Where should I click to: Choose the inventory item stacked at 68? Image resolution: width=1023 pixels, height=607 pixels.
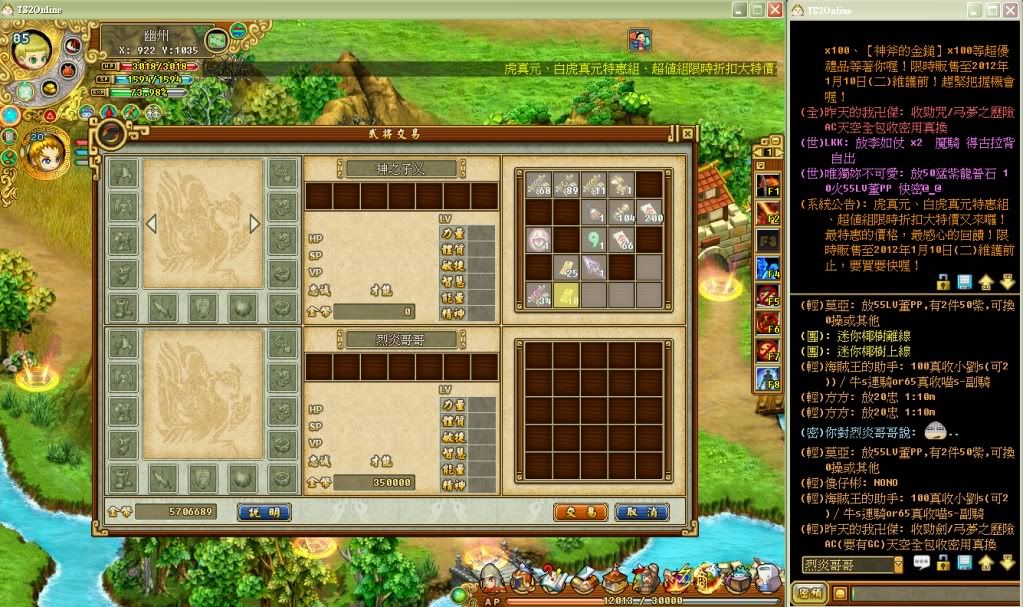click(539, 185)
